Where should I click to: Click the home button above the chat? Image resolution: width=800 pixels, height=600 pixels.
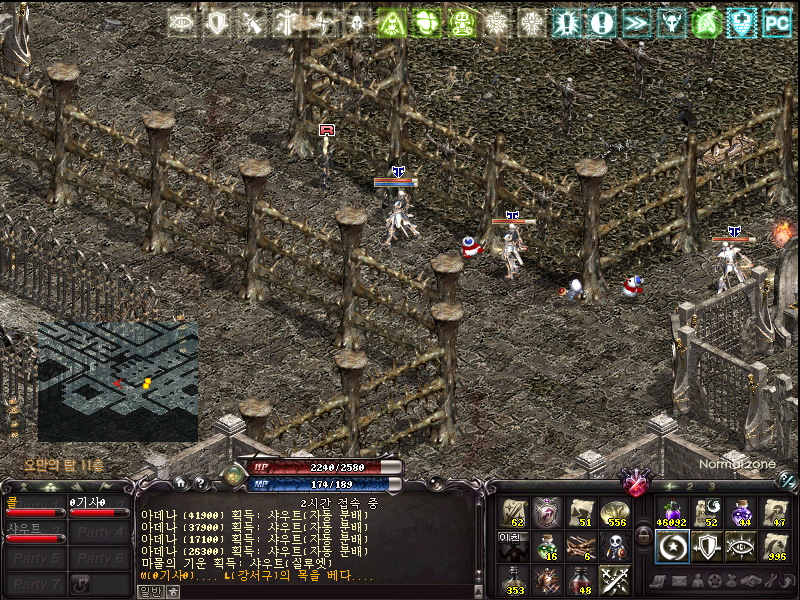[x=181, y=482]
